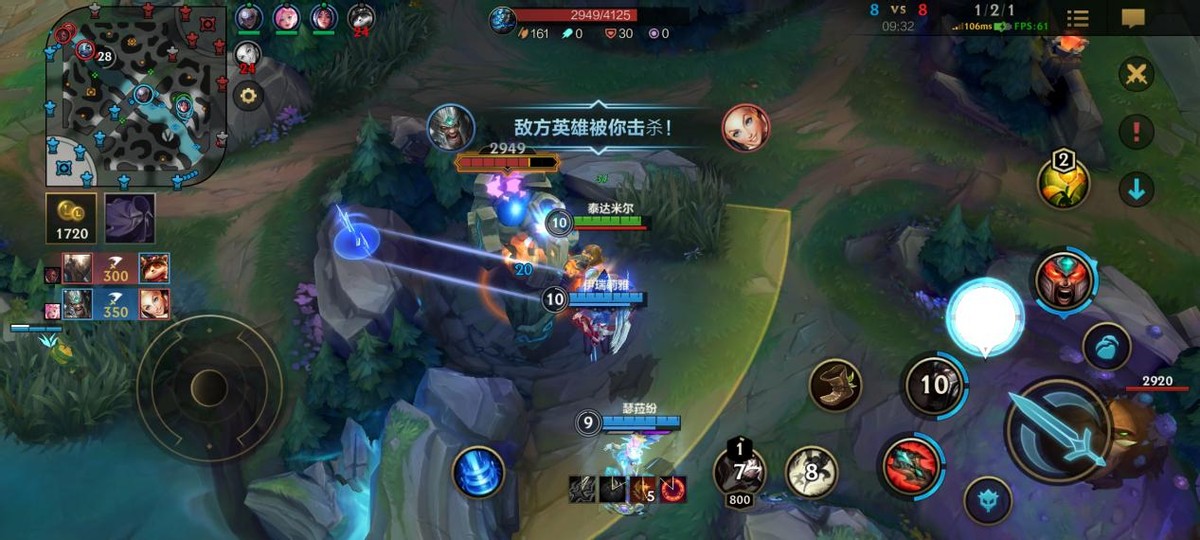1200x540 pixels.
Task: Tap the sword basic attack button
Action: 1057,431
